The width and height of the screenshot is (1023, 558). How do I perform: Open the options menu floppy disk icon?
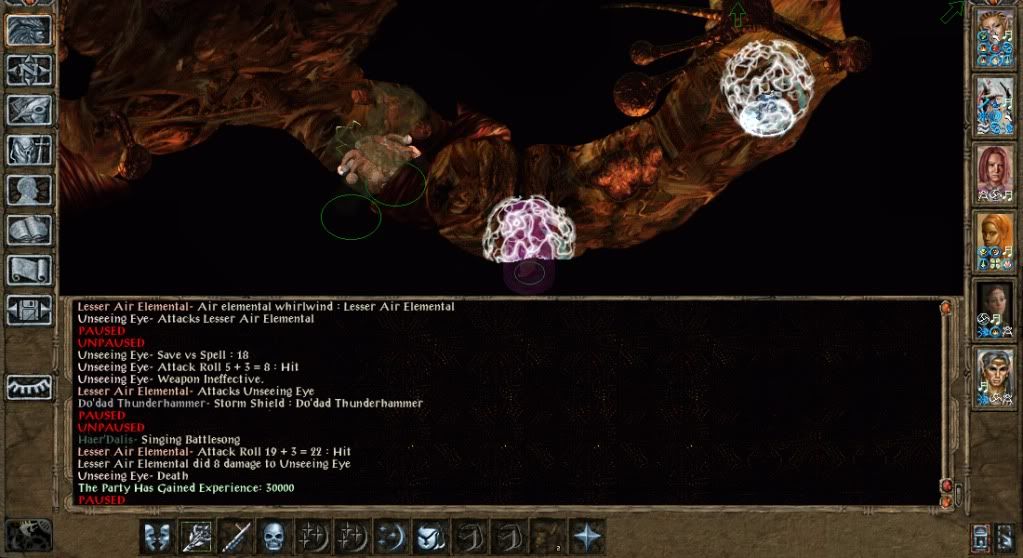[x=29, y=309]
